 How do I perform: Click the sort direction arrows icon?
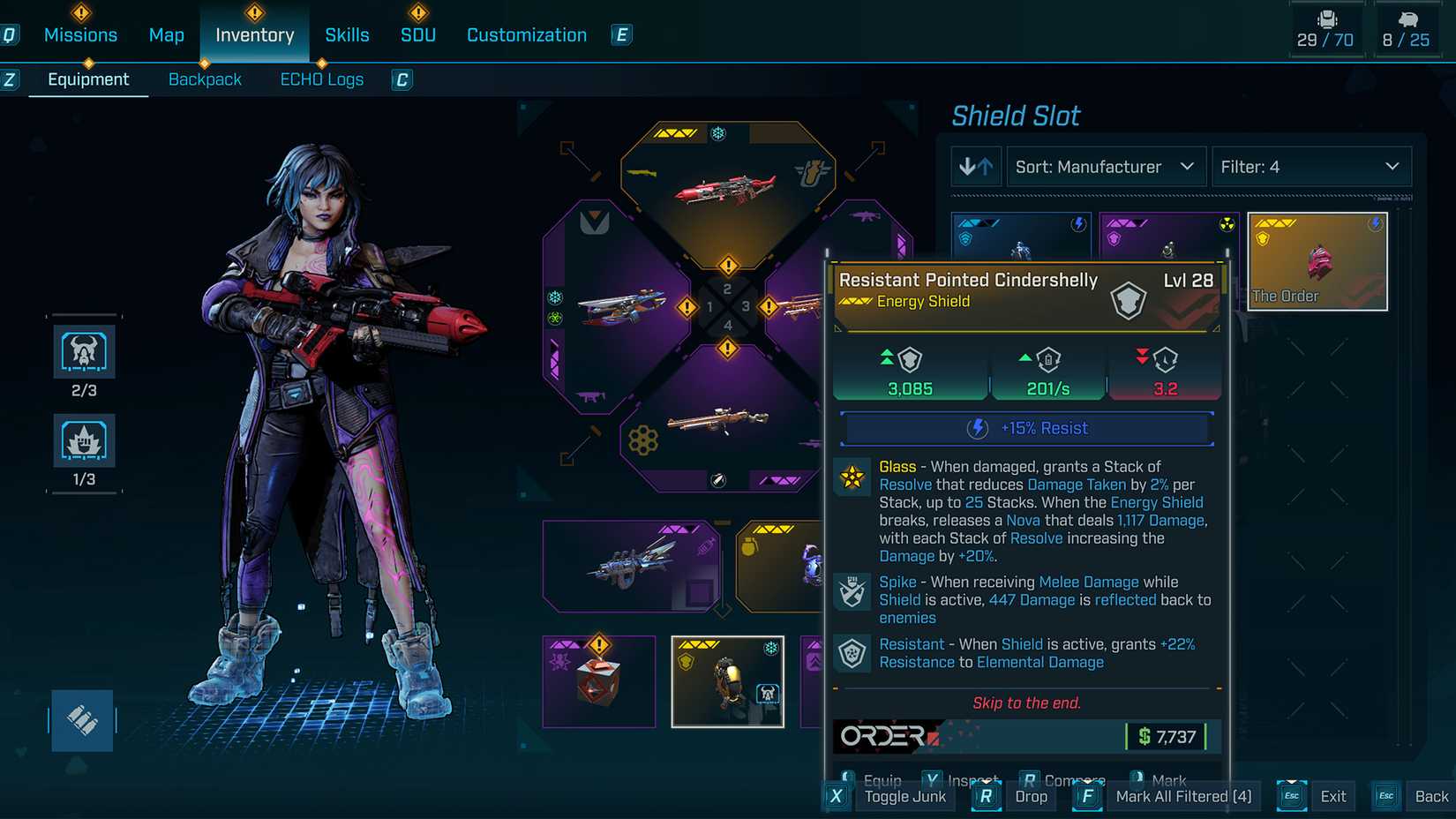tap(976, 166)
